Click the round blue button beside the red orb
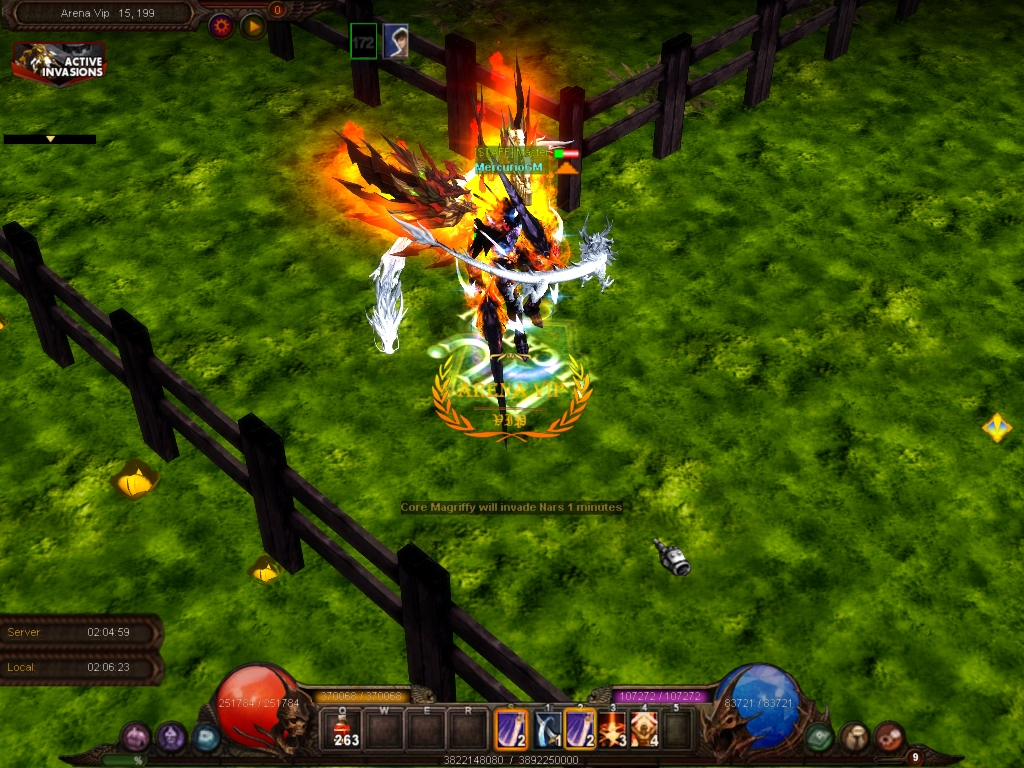1024x768 pixels. pyautogui.click(x=206, y=737)
